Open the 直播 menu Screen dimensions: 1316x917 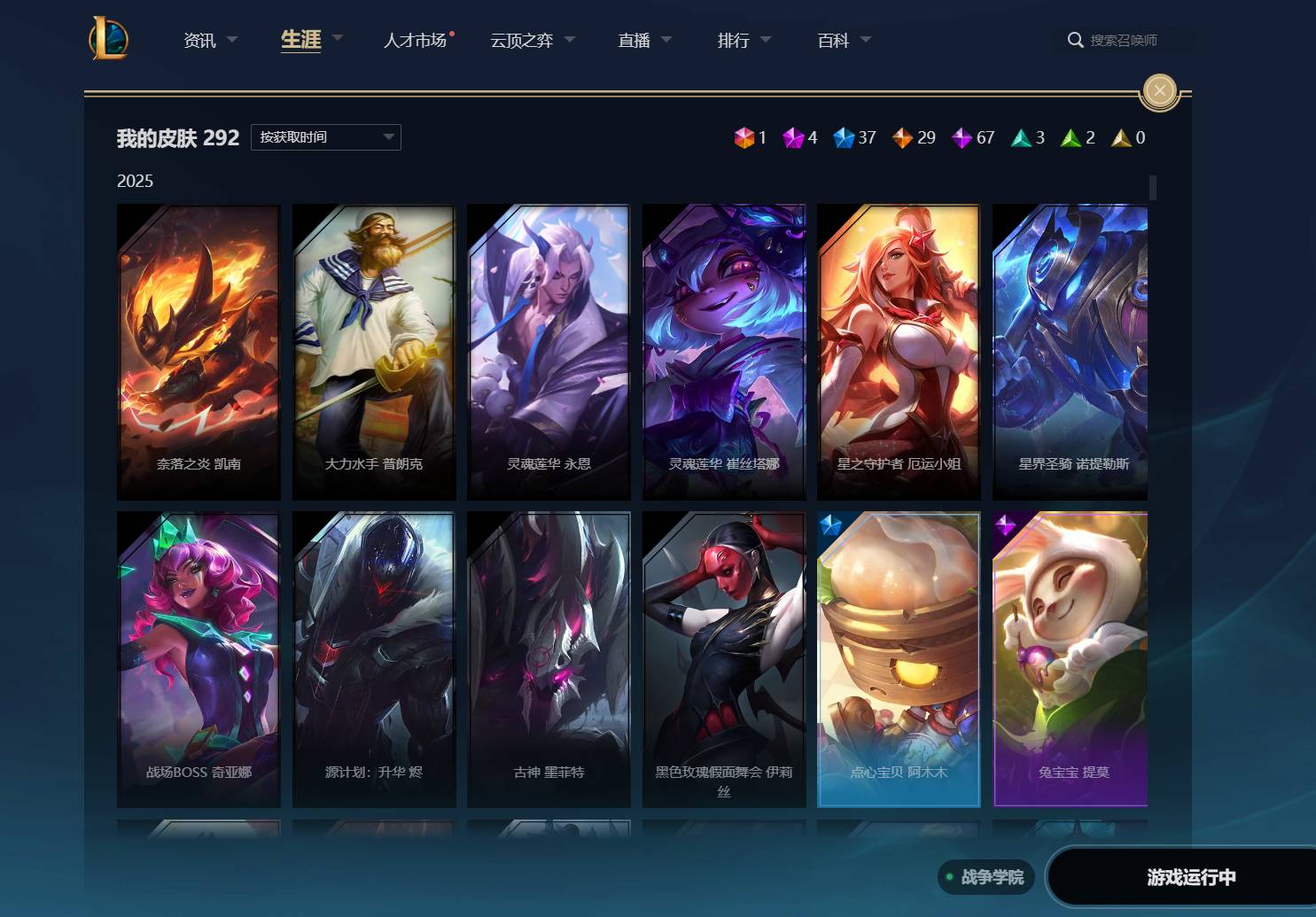[634, 40]
